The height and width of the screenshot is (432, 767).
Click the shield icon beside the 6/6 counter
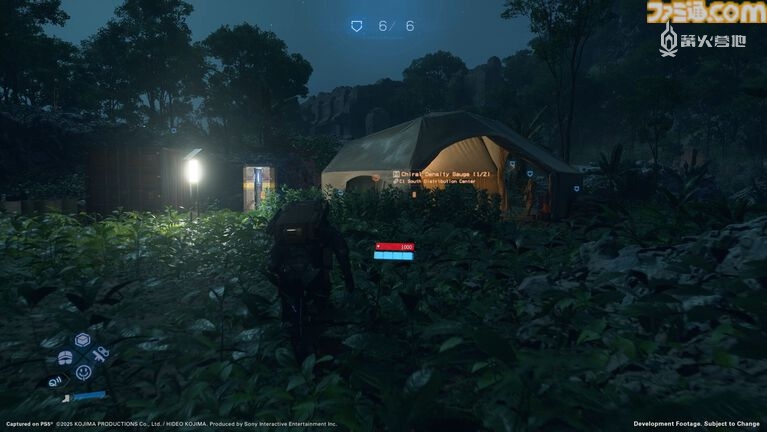coord(357,26)
